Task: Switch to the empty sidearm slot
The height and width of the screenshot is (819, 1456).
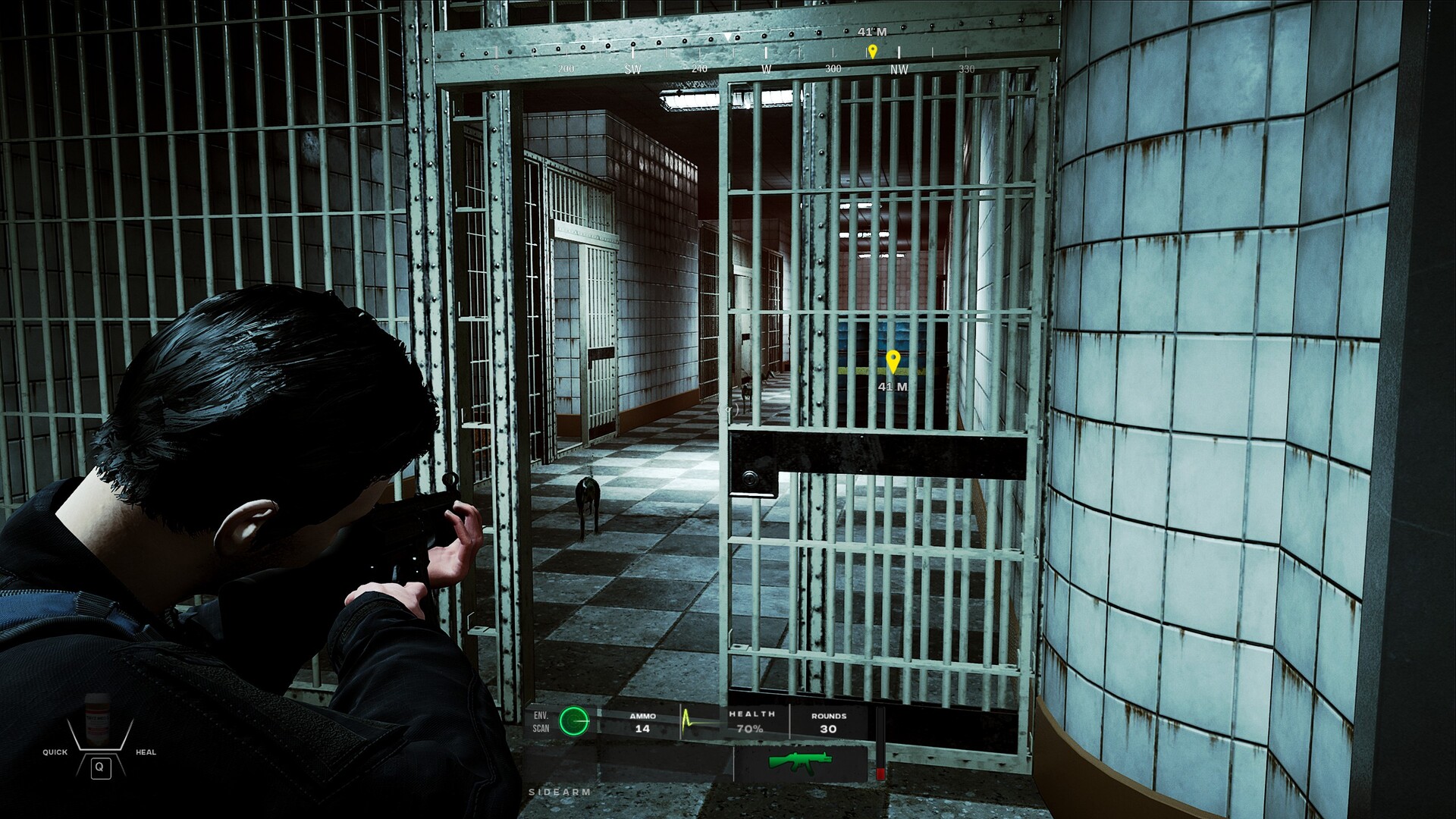Action: [628, 764]
